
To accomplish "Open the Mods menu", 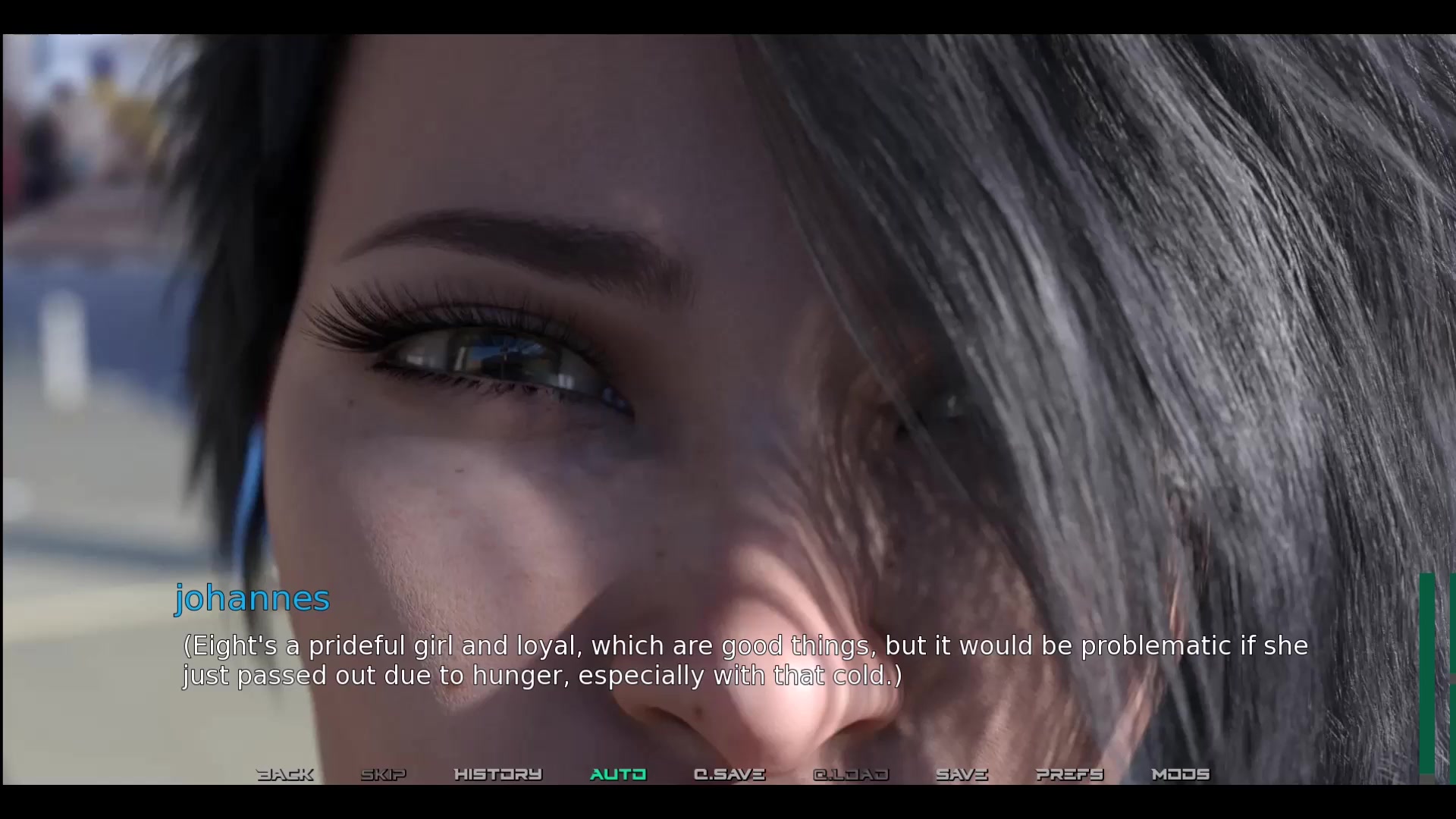I will 1181,774.
